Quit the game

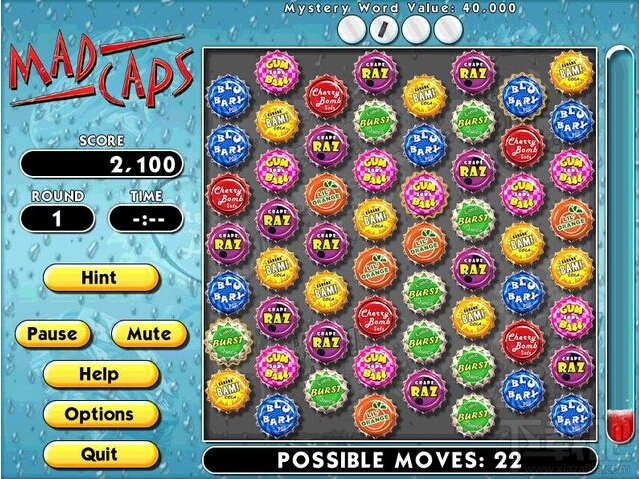[x=100, y=454]
